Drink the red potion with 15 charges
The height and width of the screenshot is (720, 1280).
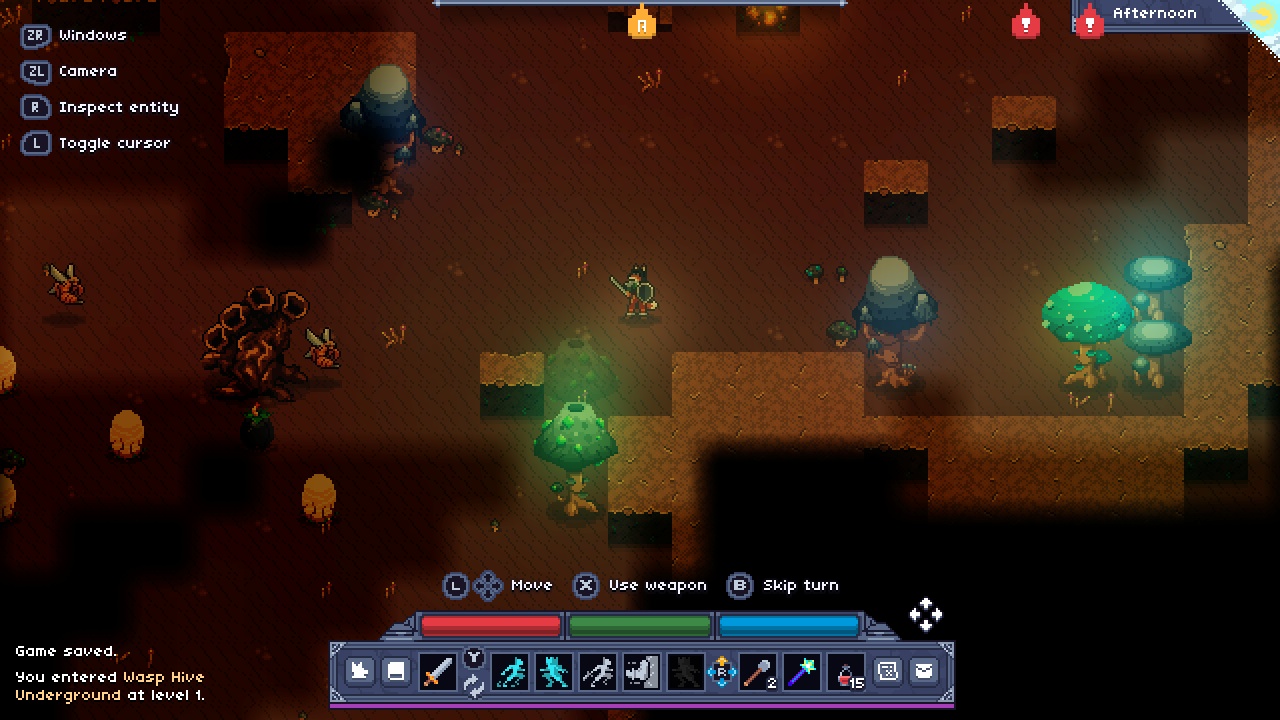tap(846, 671)
